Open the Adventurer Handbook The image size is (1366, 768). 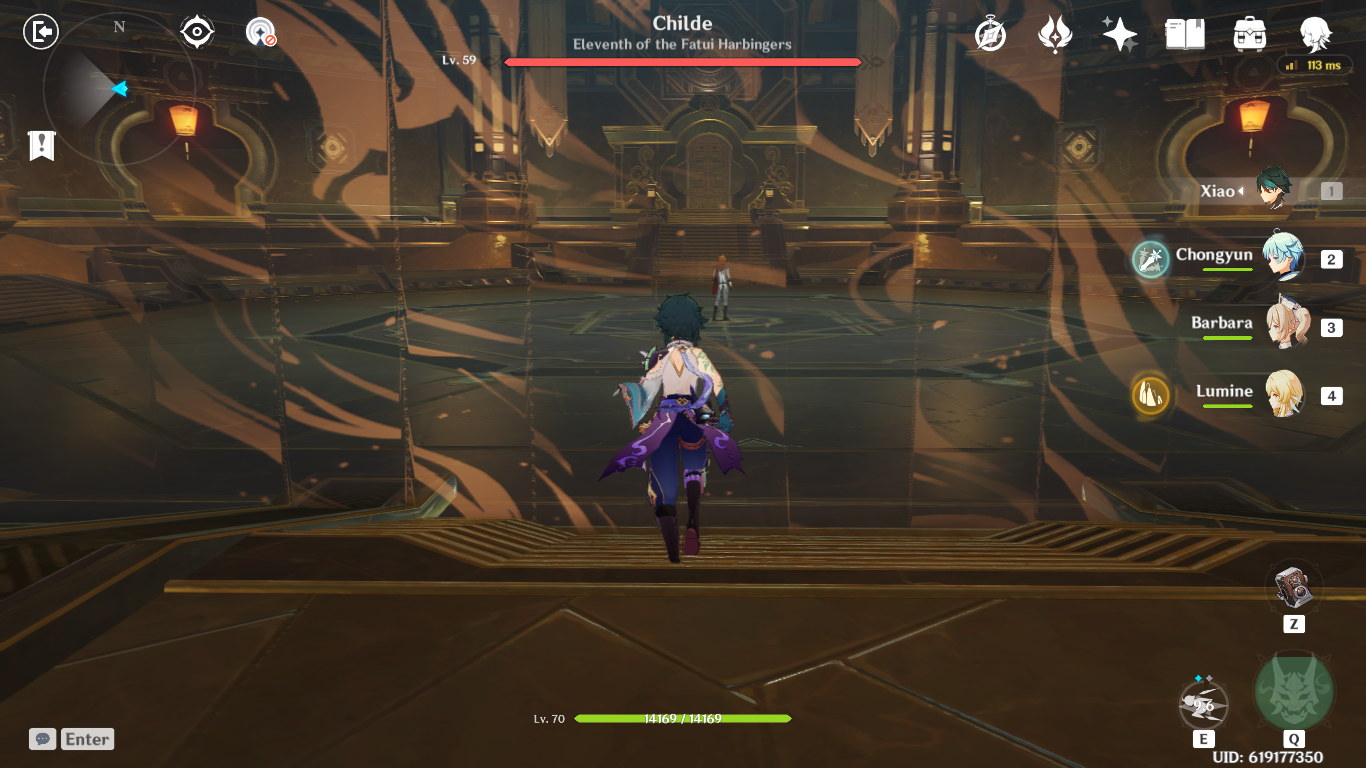(1184, 33)
